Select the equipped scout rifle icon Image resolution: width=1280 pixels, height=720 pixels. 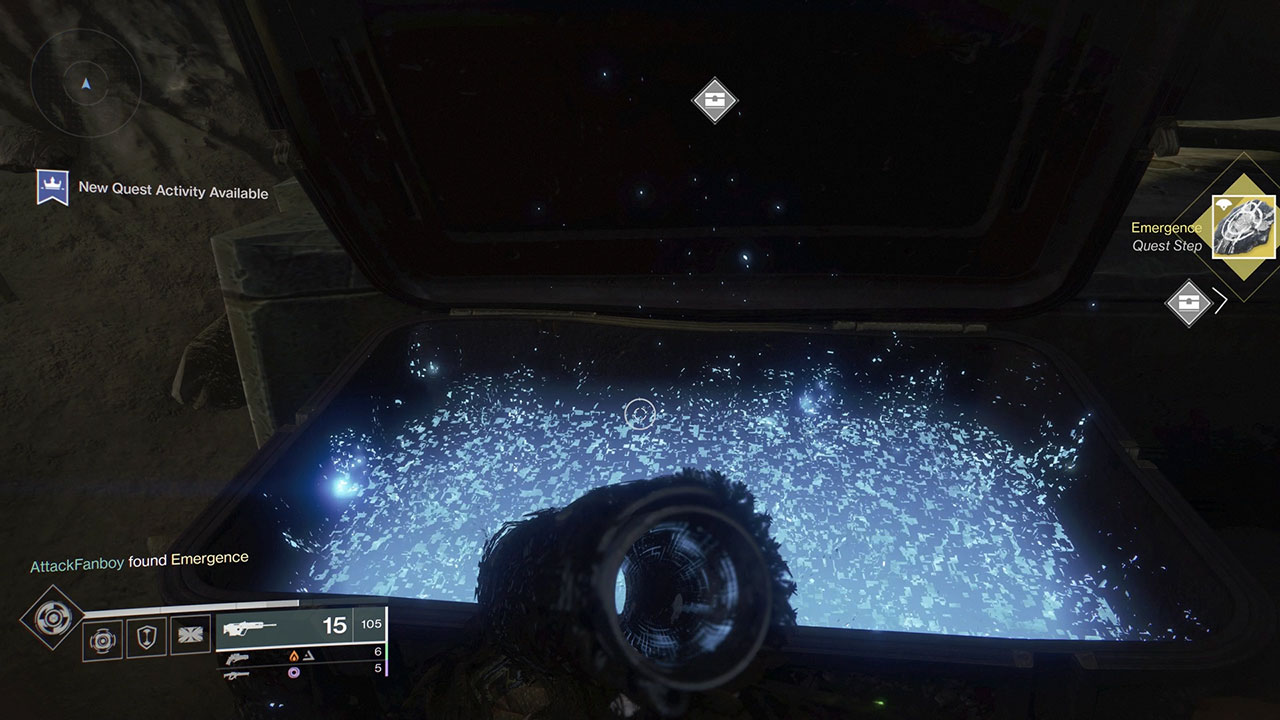point(250,627)
